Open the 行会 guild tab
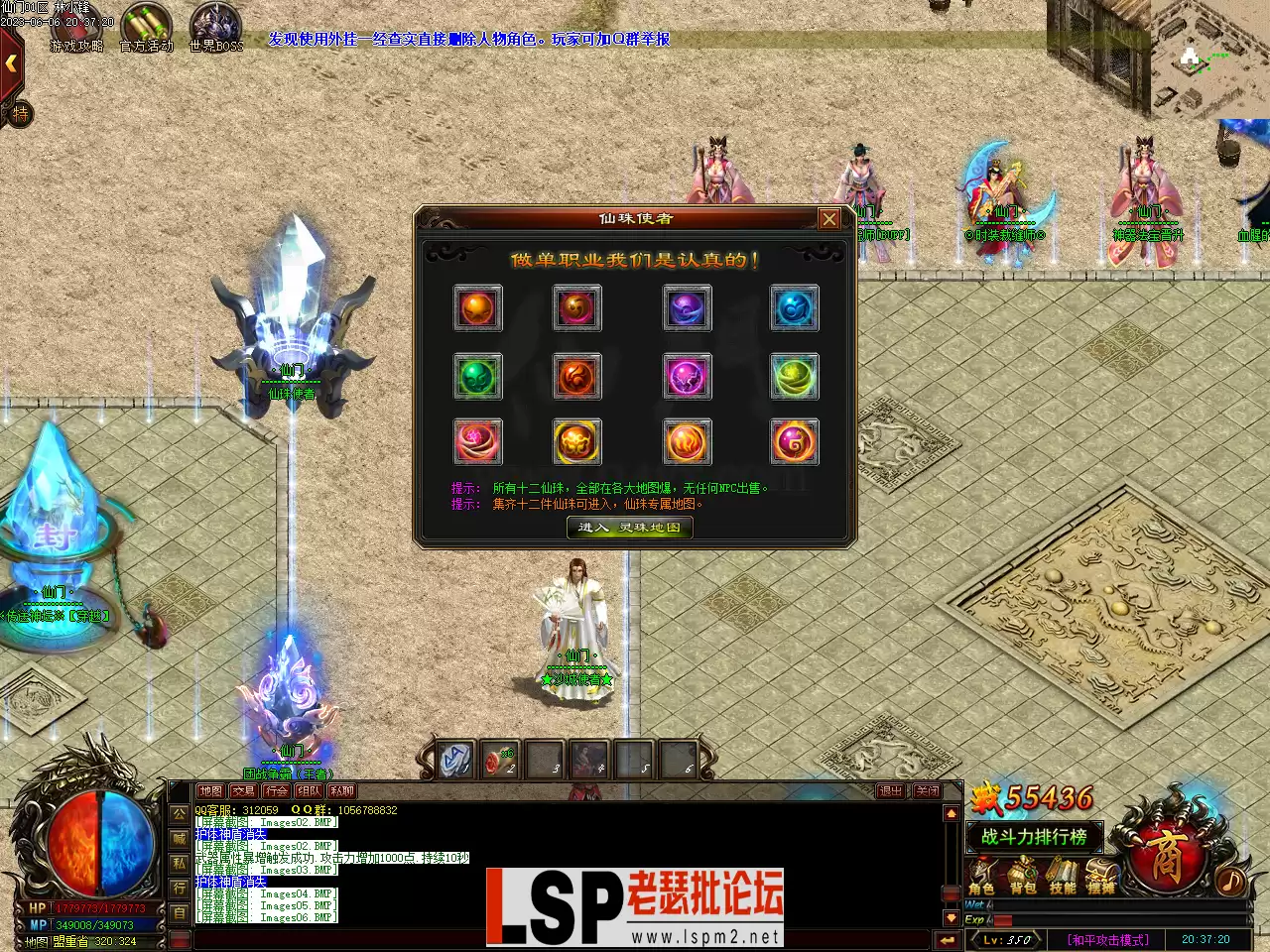Screen dimensions: 1270x952 pos(276,791)
